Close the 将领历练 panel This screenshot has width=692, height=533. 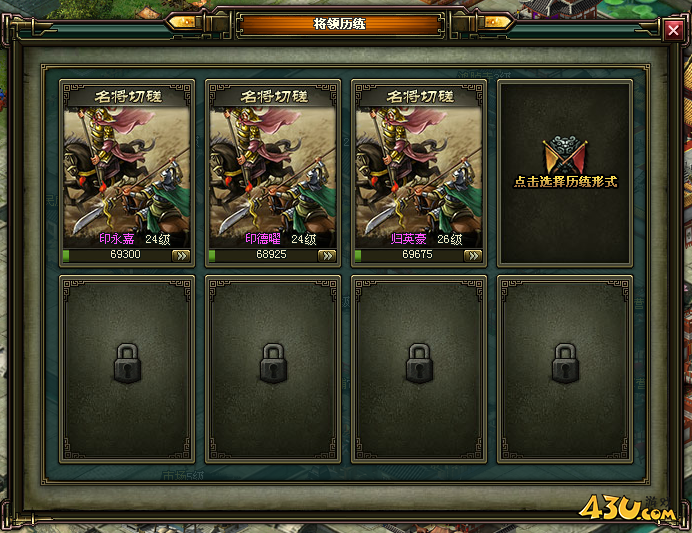[x=673, y=31]
